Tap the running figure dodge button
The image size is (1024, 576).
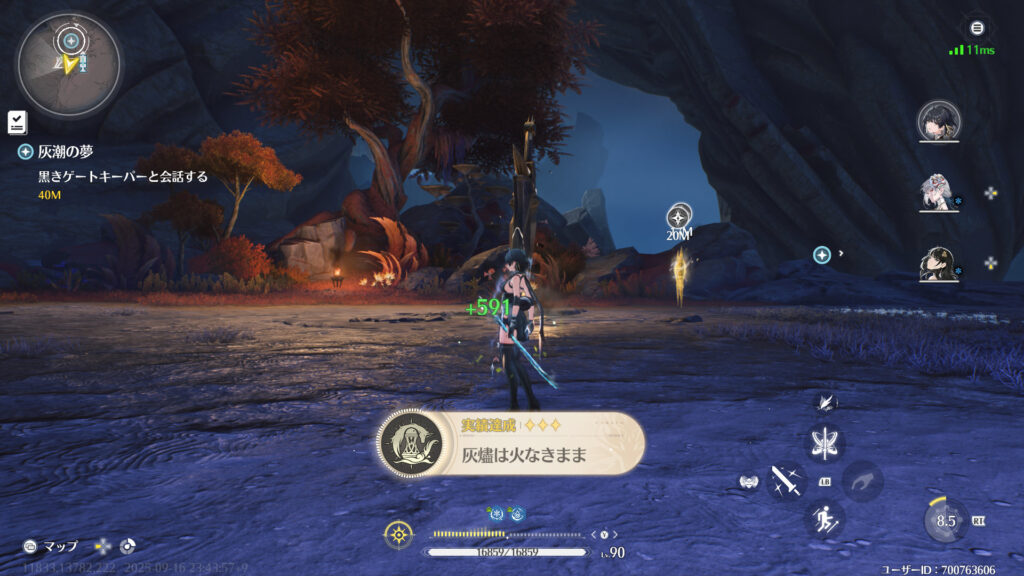pyautogui.click(x=826, y=518)
